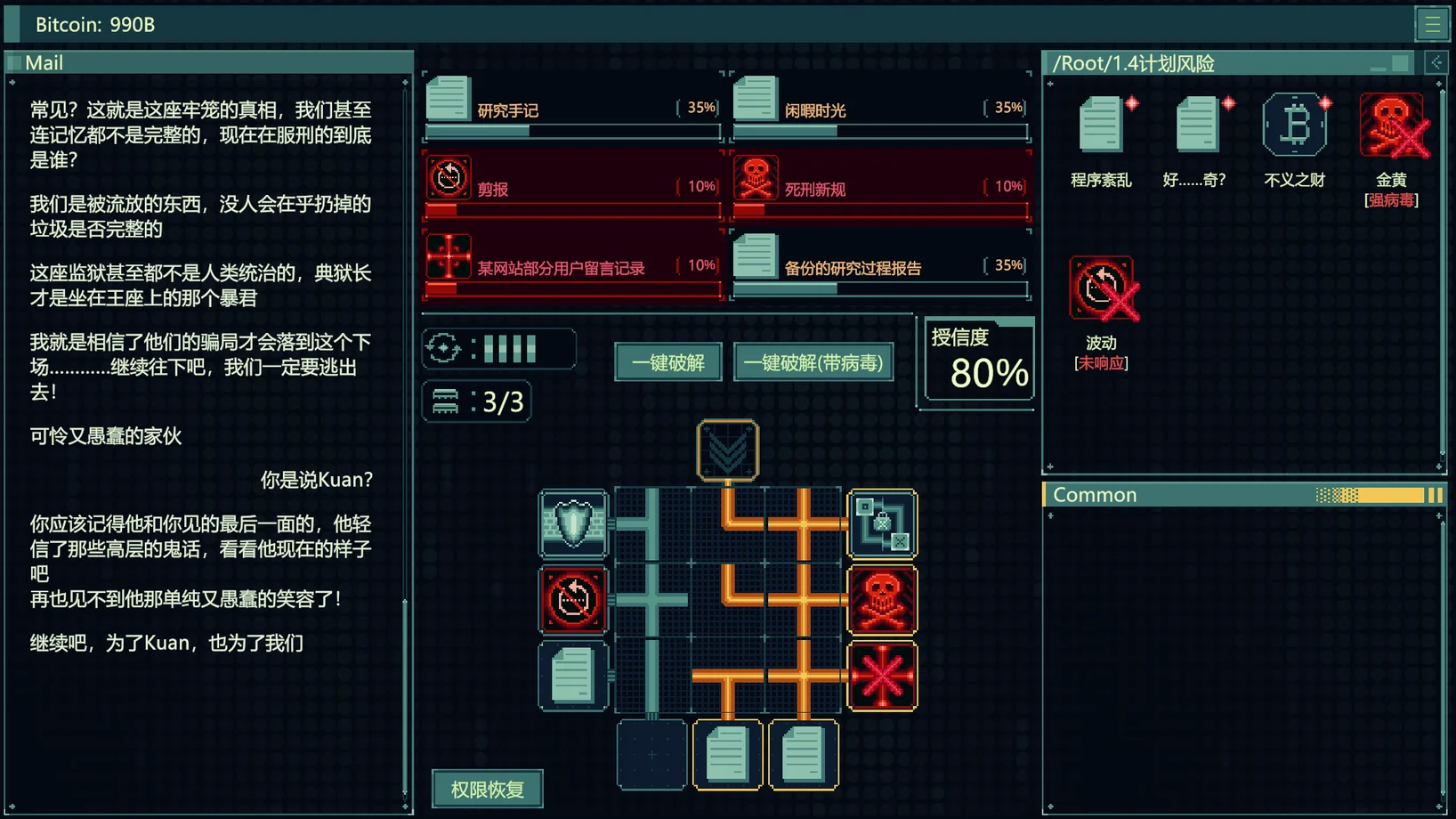Viewport: 1456px width, 819px height.
Task: Open the top-right hamburger menu
Action: [1432, 24]
